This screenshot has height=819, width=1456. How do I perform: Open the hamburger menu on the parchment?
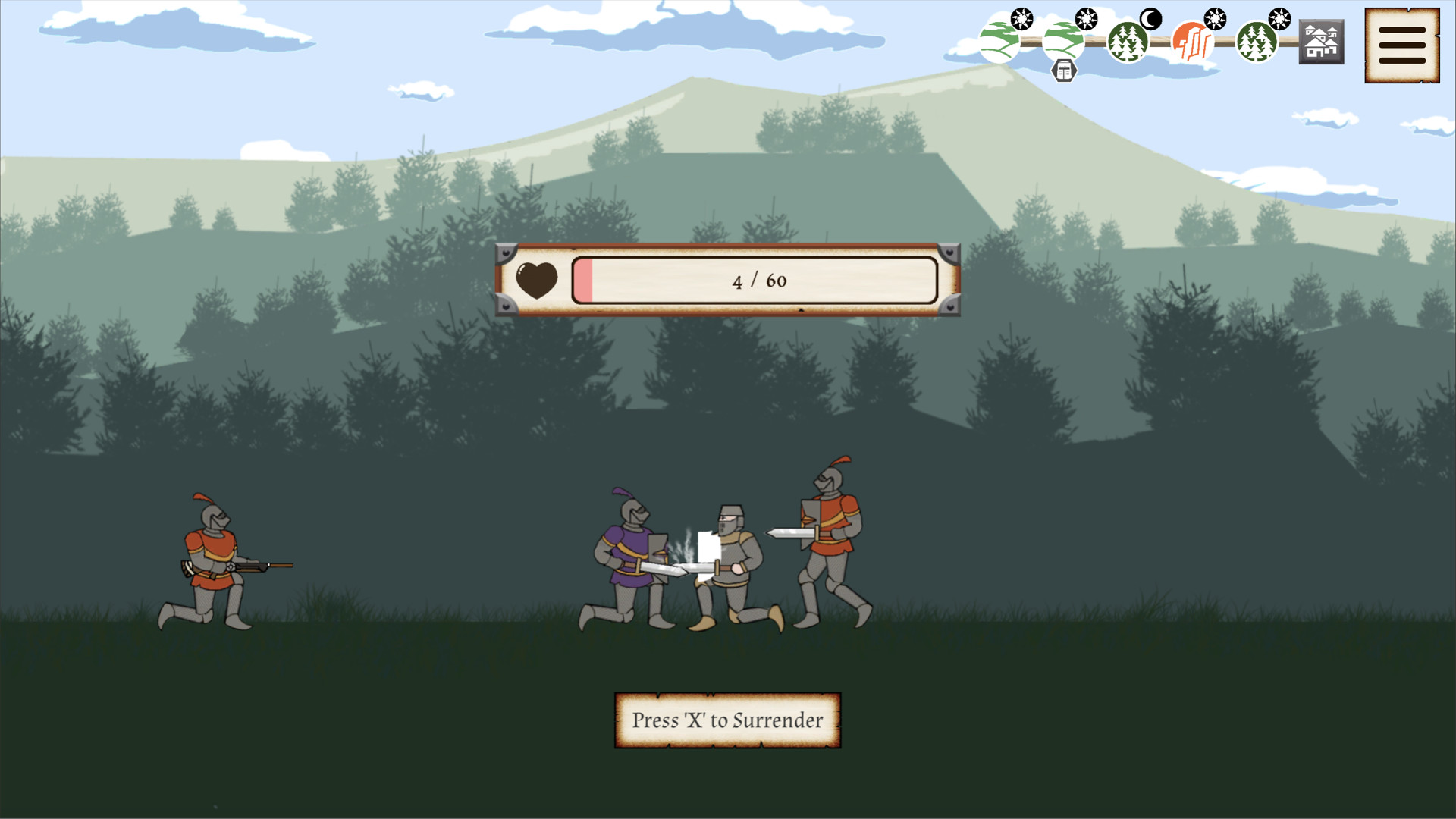tap(1401, 45)
